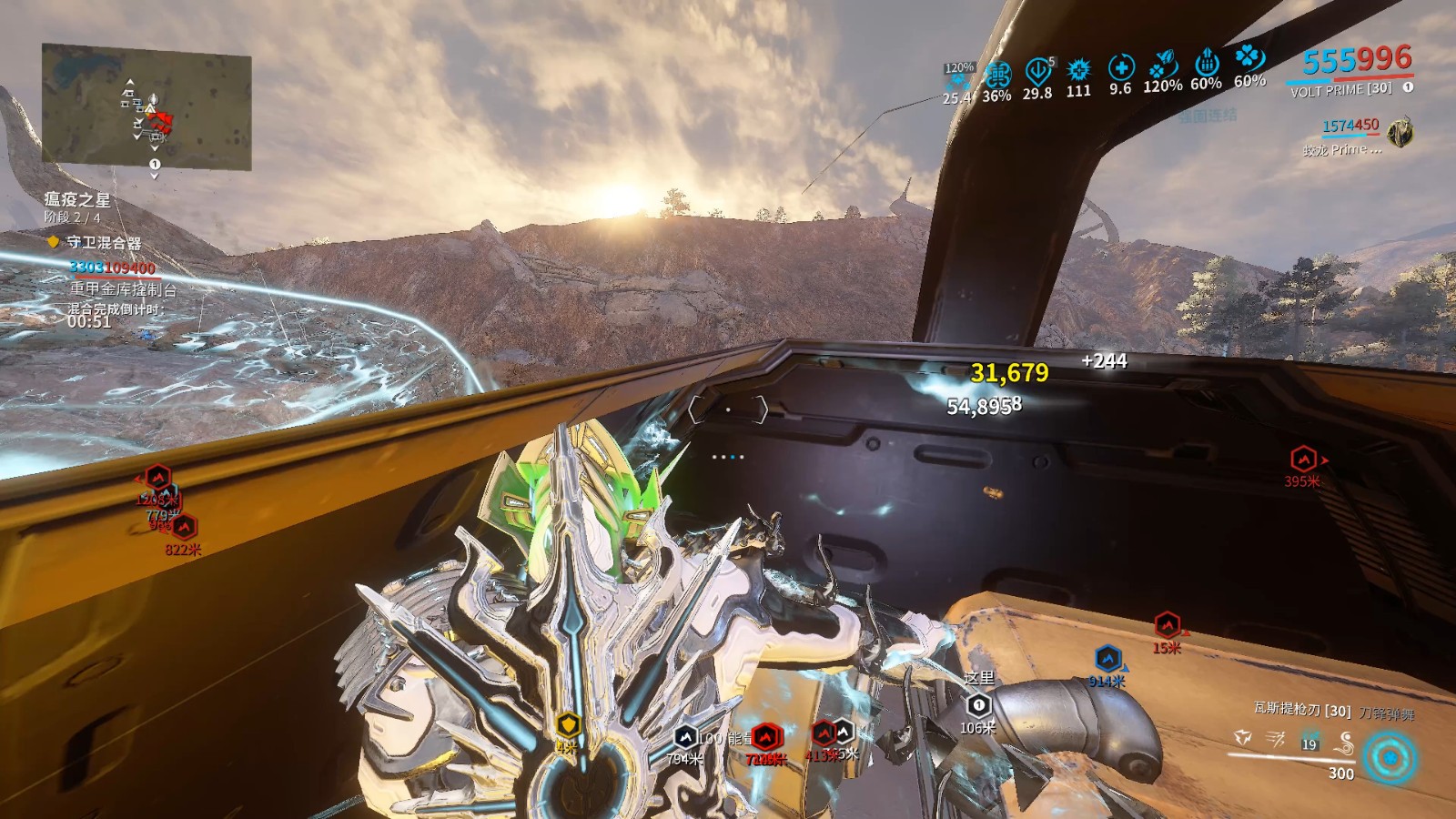Viewport: 1456px width, 819px height.
Task: Click the blue ally marker at 914米
Action: 1107,657
